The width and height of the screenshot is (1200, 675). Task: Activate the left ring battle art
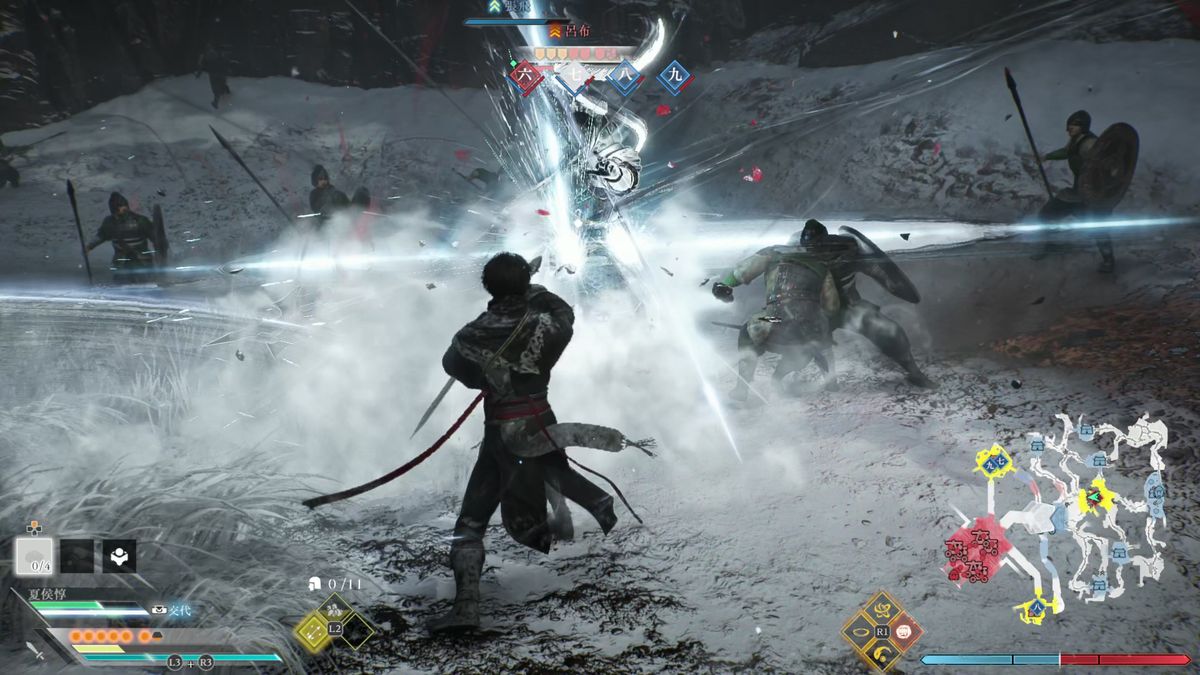[x=860, y=631]
